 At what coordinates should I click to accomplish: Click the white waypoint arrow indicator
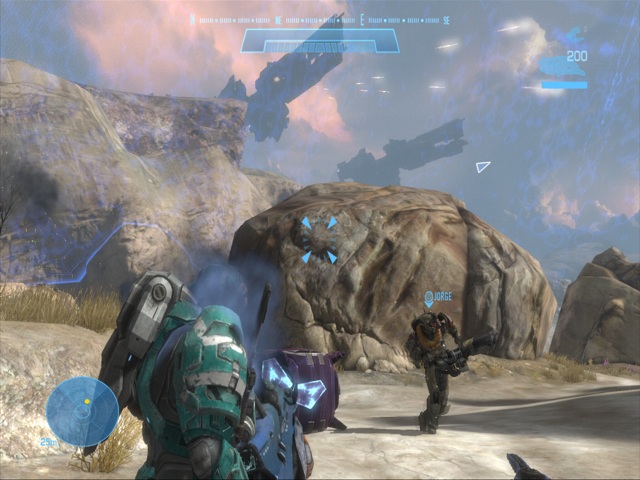(483, 166)
